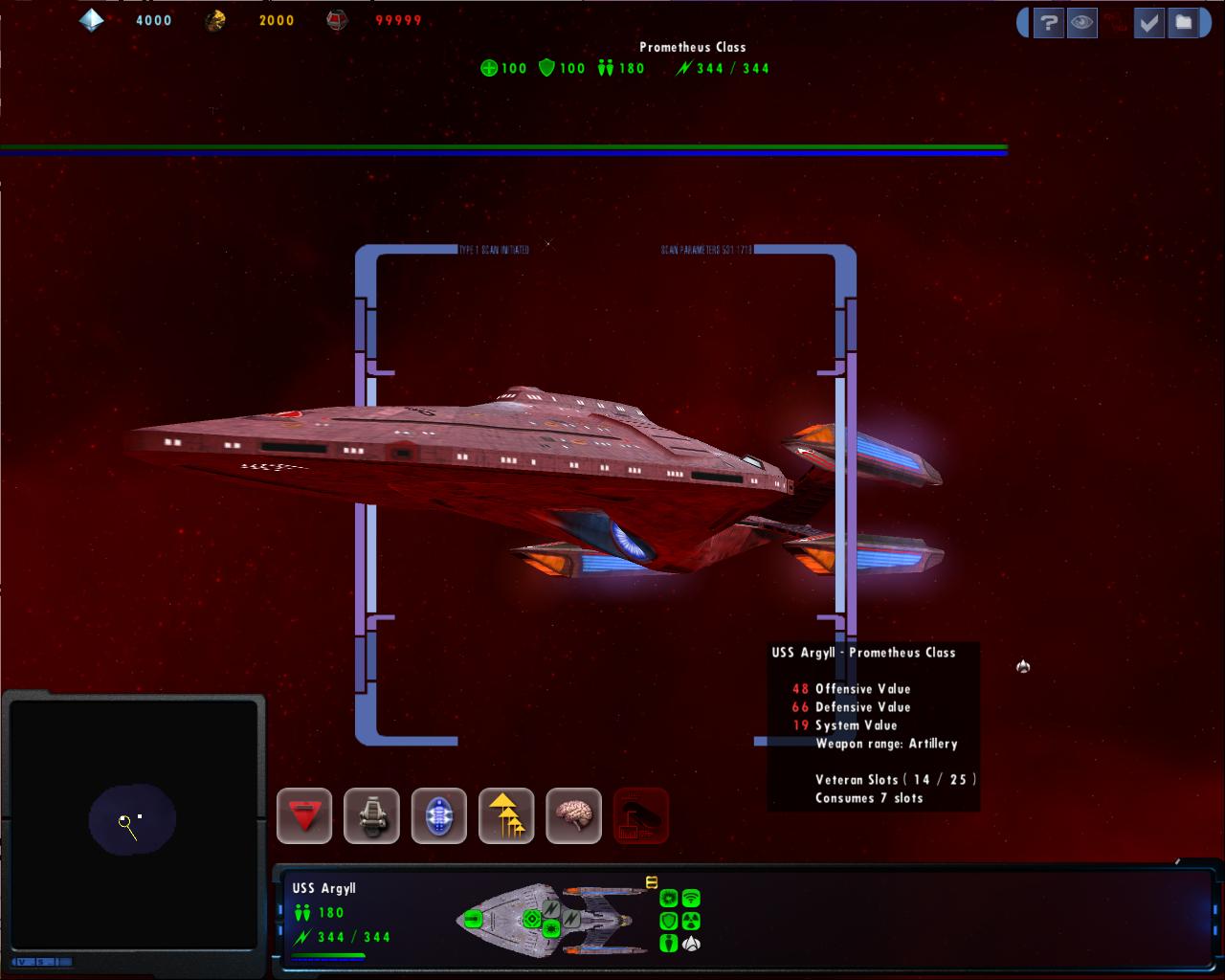Select the disabled red cloak ability icon
Screen dimensions: 1225x980
pos(640,816)
